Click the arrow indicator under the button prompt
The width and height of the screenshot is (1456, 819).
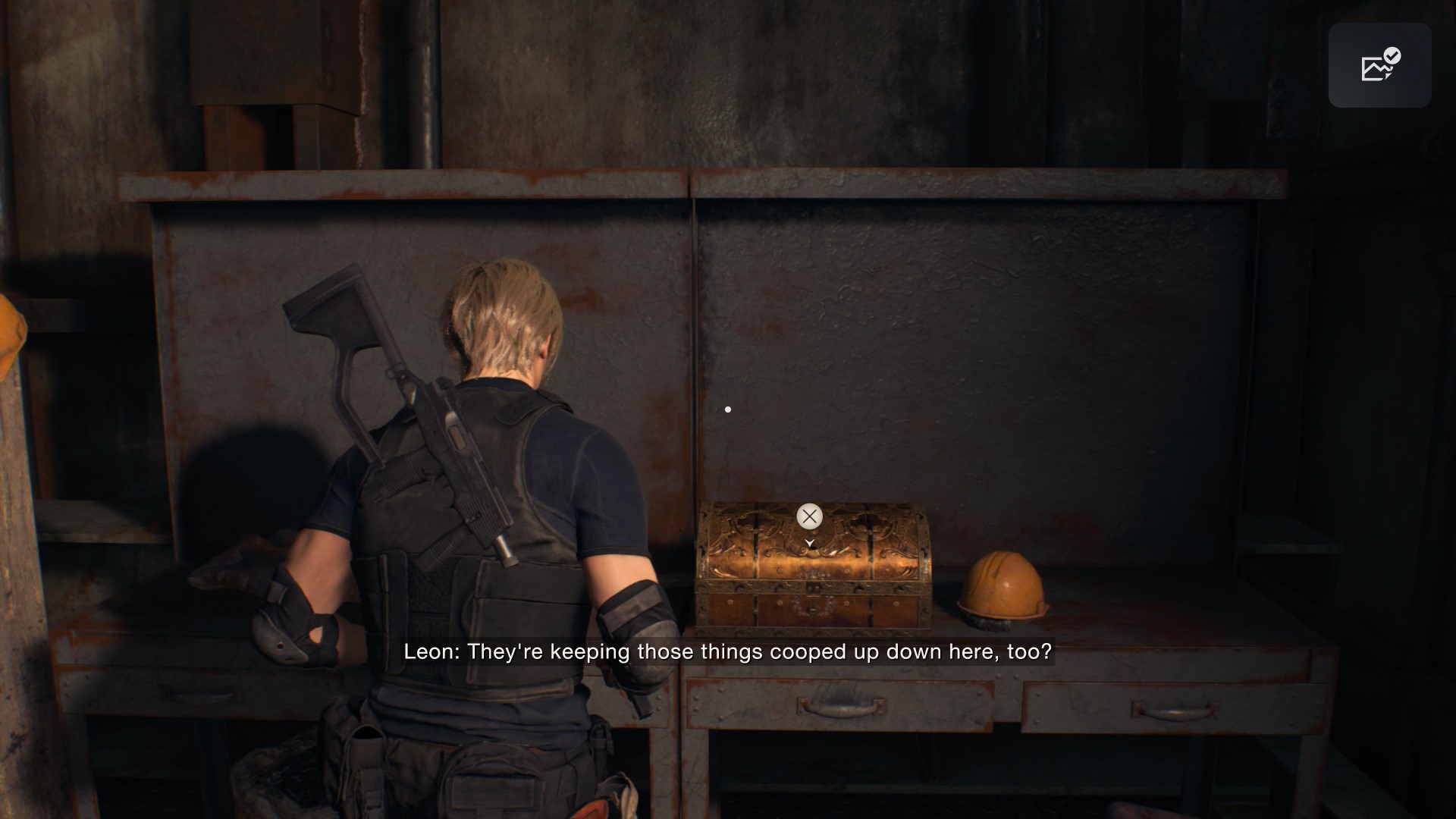[809, 543]
